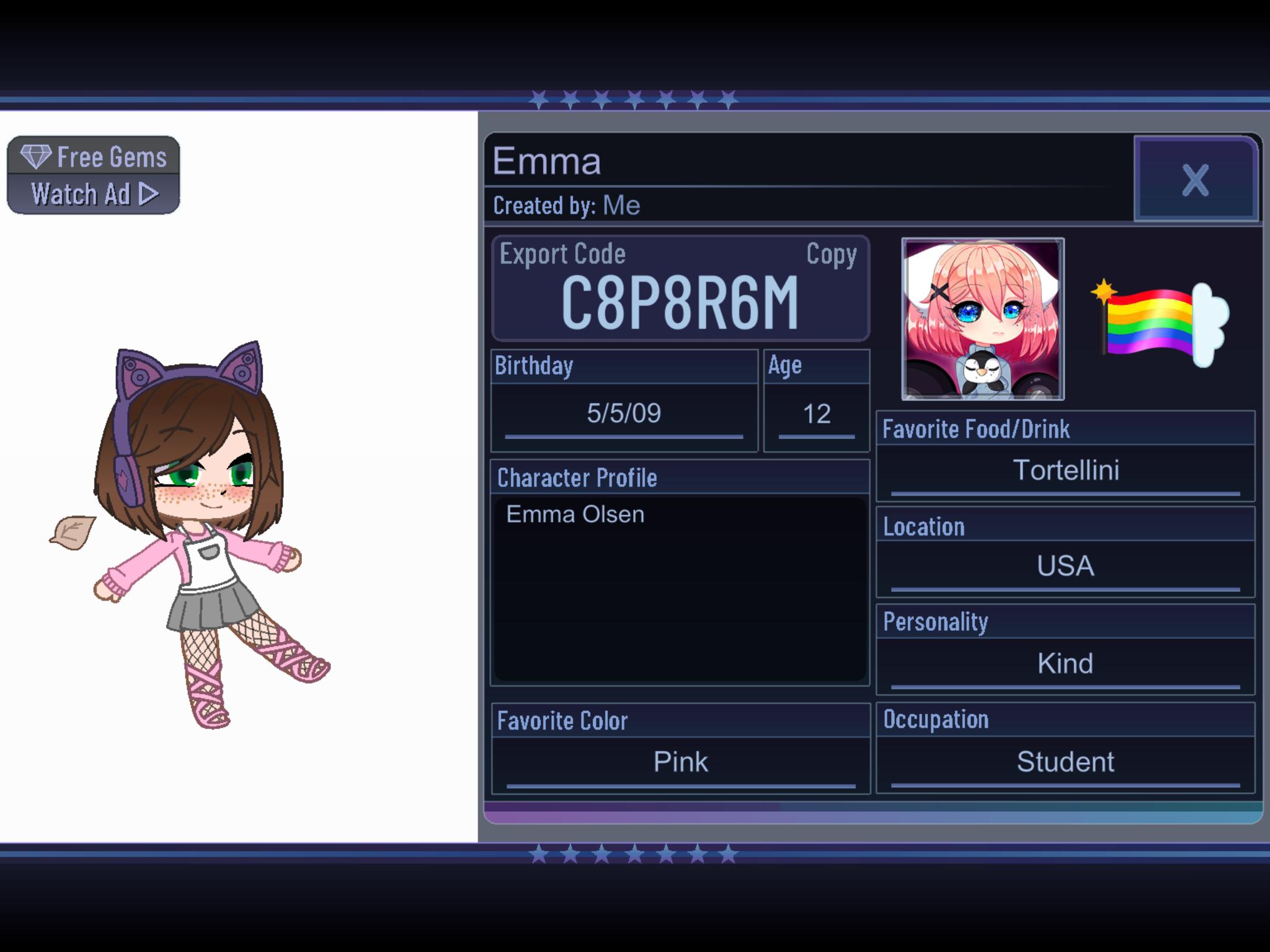Close the character profile panel

1196,180
